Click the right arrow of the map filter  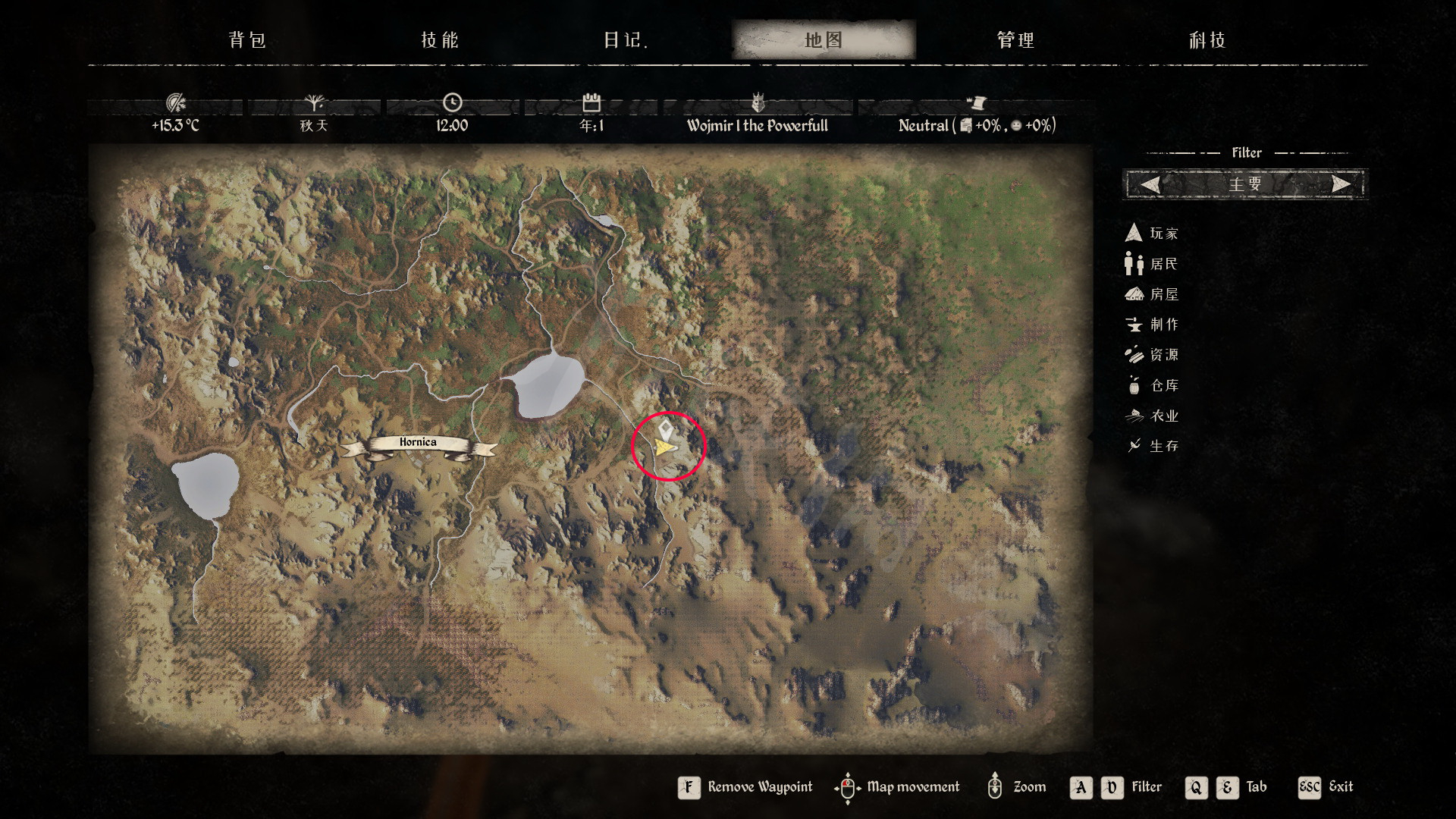1341,184
